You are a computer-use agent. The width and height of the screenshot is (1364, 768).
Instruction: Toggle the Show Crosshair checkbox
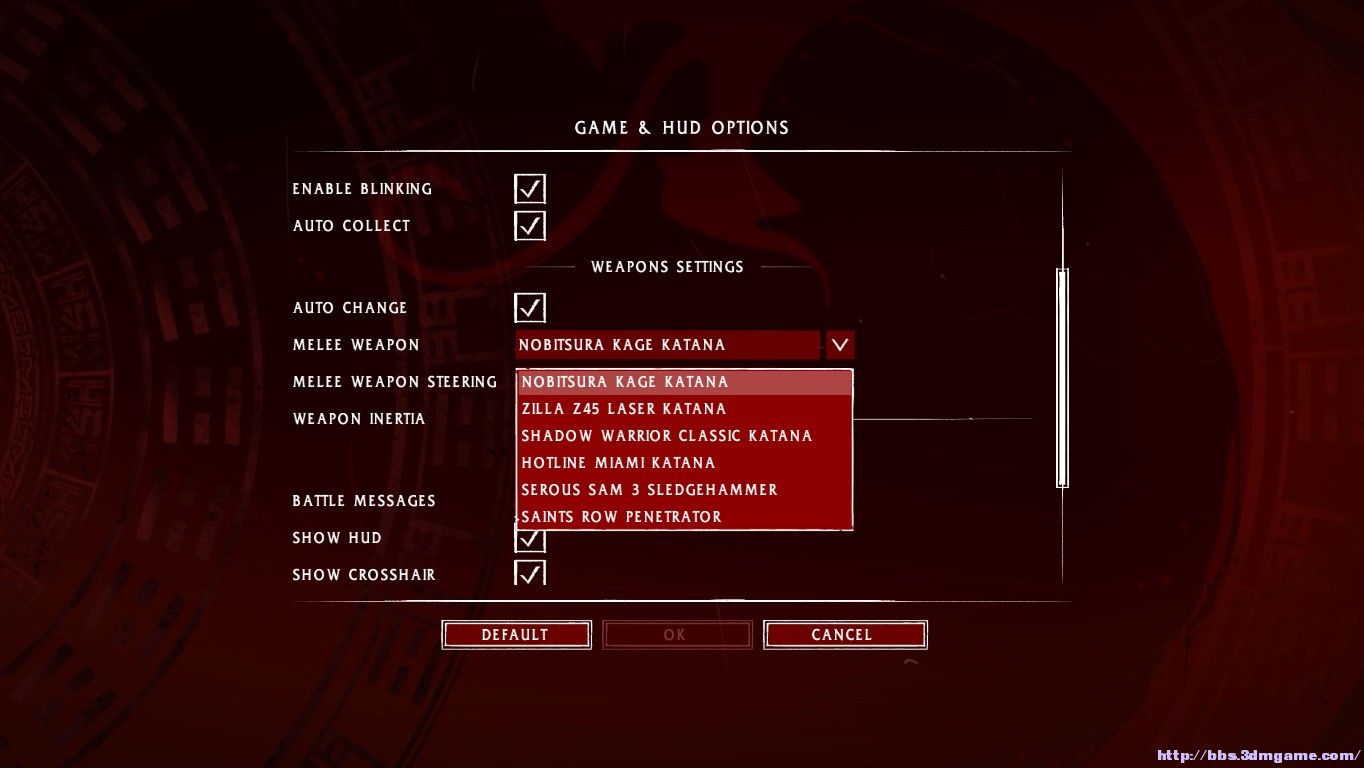pyautogui.click(x=529, y=574)
